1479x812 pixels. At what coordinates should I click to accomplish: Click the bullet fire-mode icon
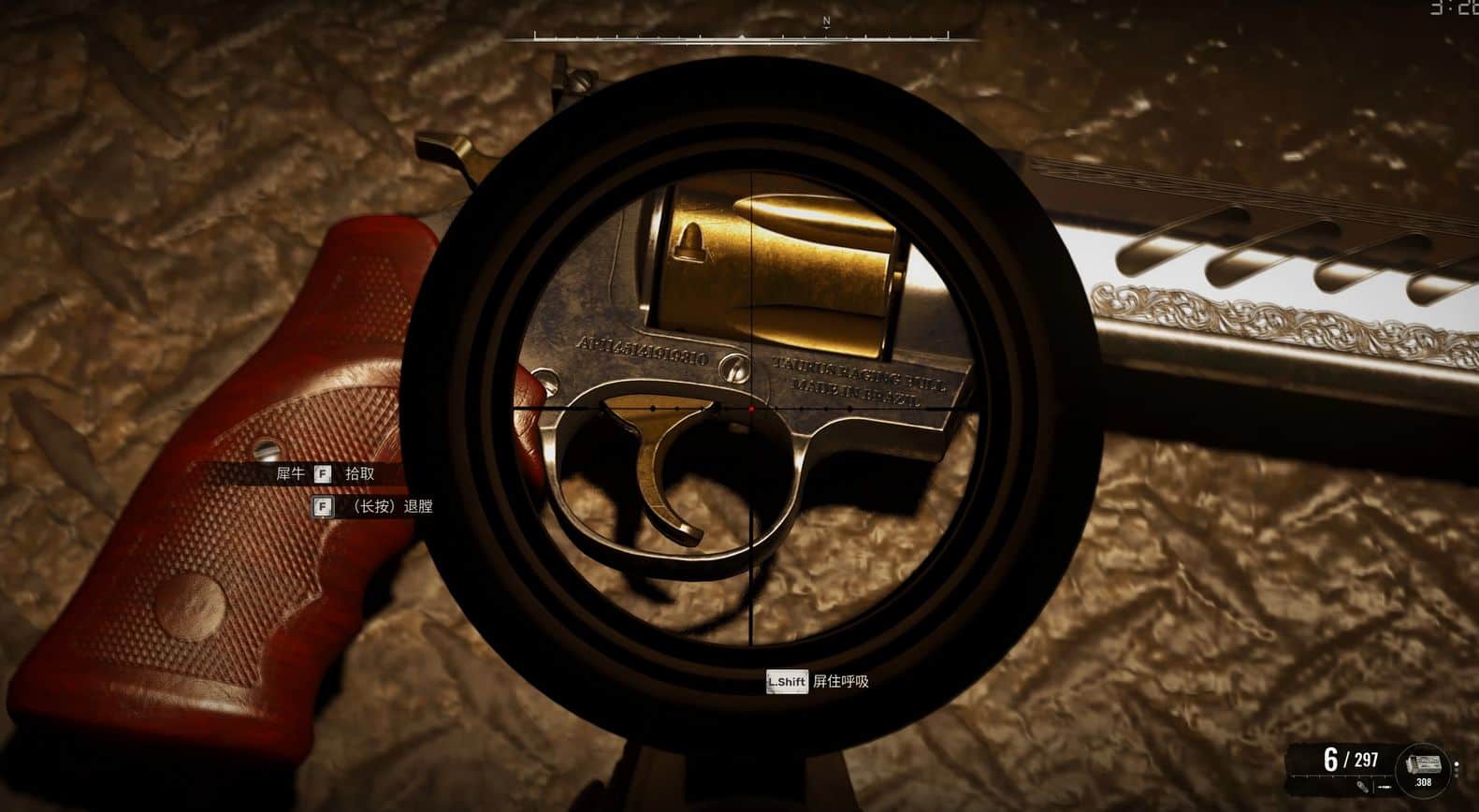point(1361,787)
